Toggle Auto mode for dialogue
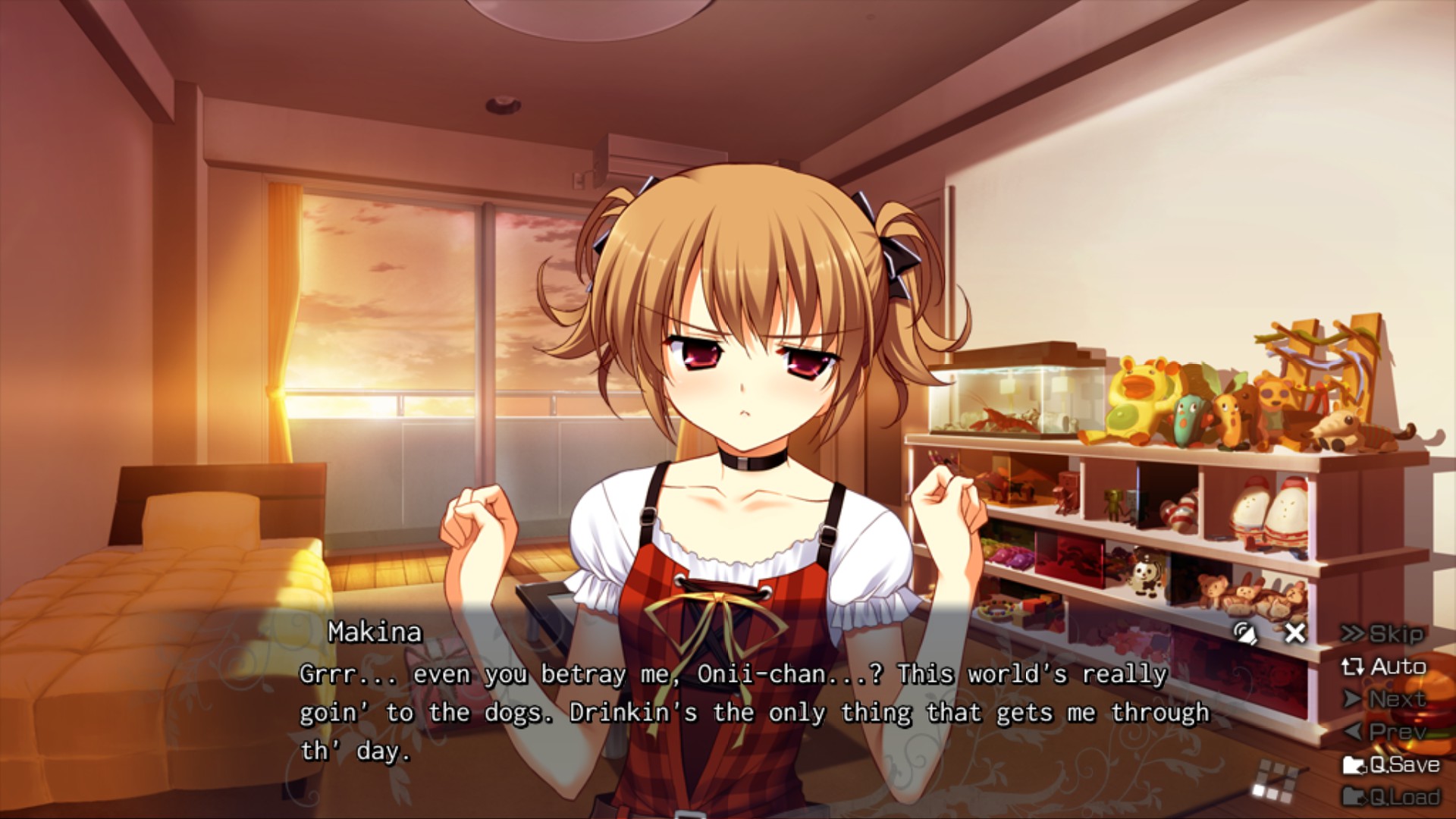The width and height of the screenshot is (1456, 819). (1385, 667)
